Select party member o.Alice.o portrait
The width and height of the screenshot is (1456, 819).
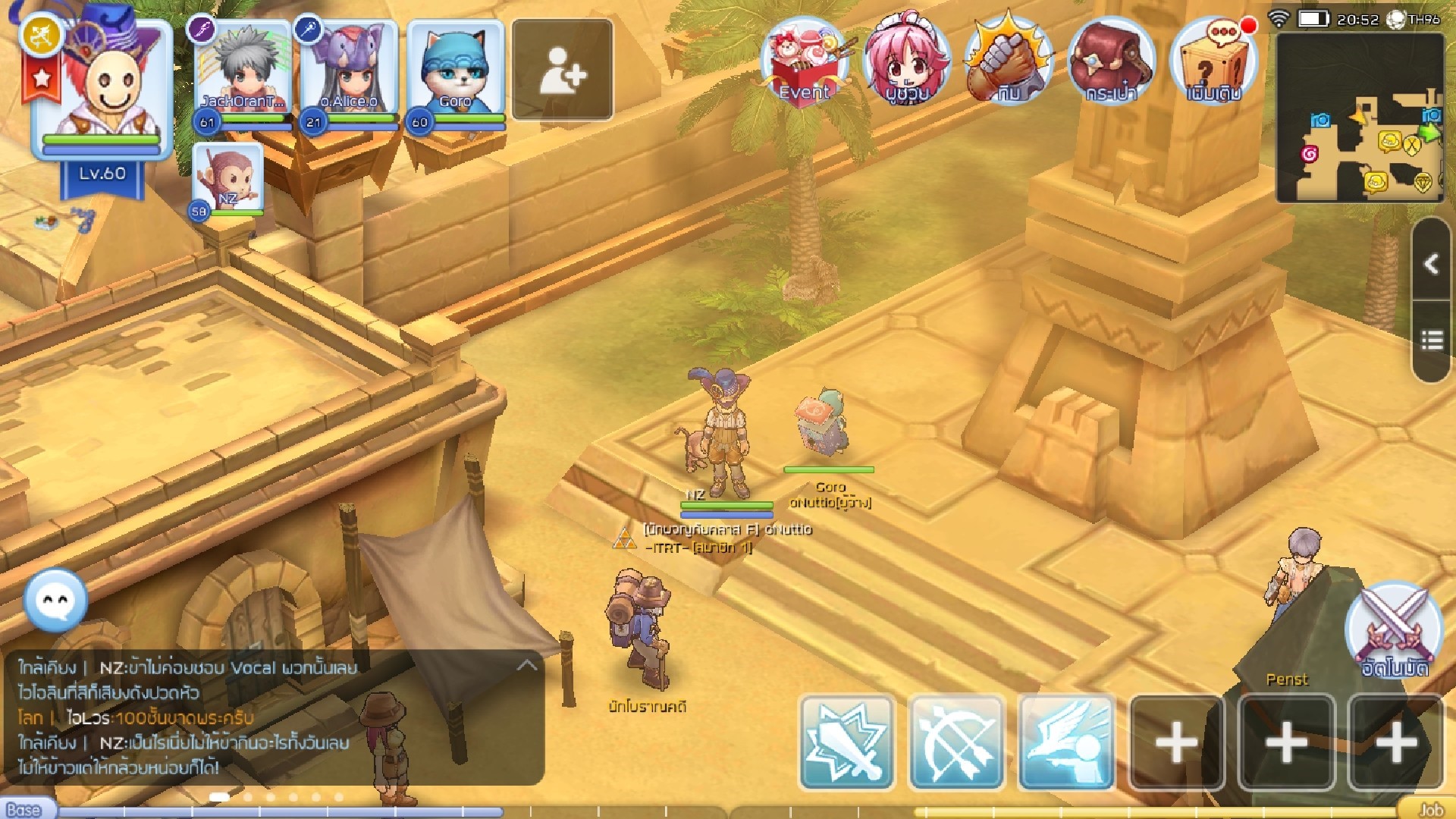pyautogui.click(x=349, y=72)
